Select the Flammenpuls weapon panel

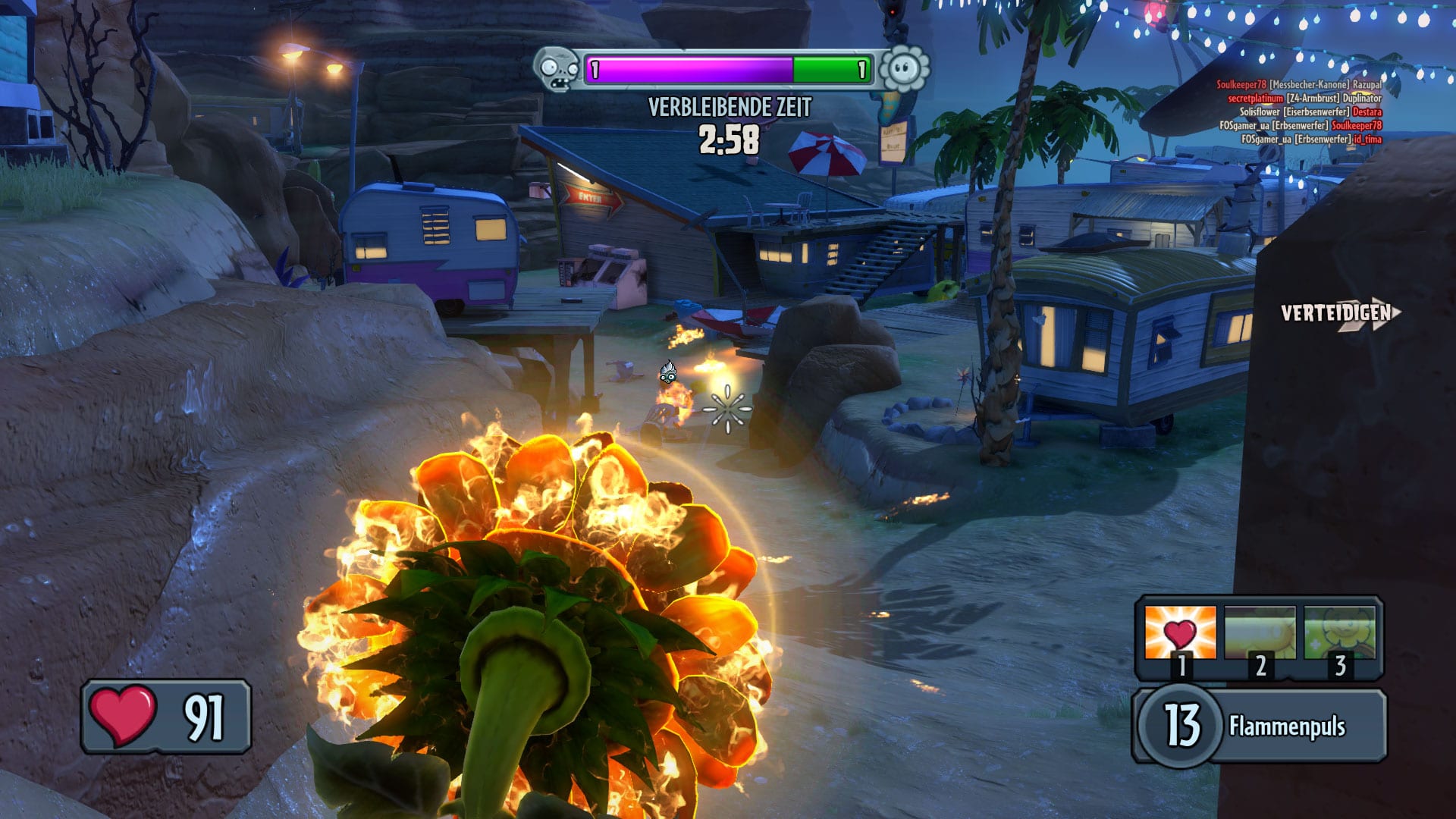click(1259, 726)
